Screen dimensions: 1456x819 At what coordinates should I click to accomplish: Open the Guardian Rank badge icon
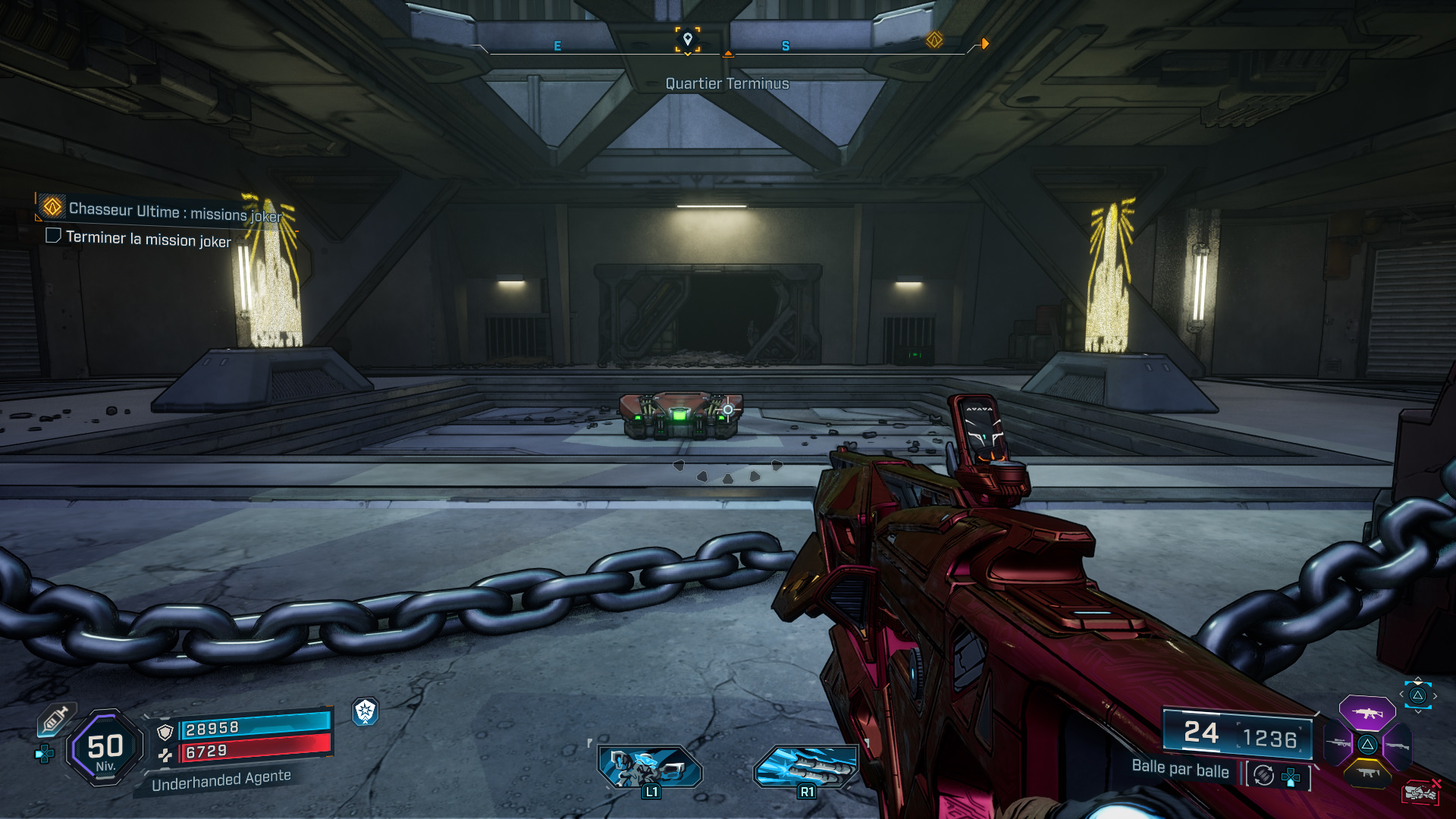pyautogui.click(x=366, y=712)
